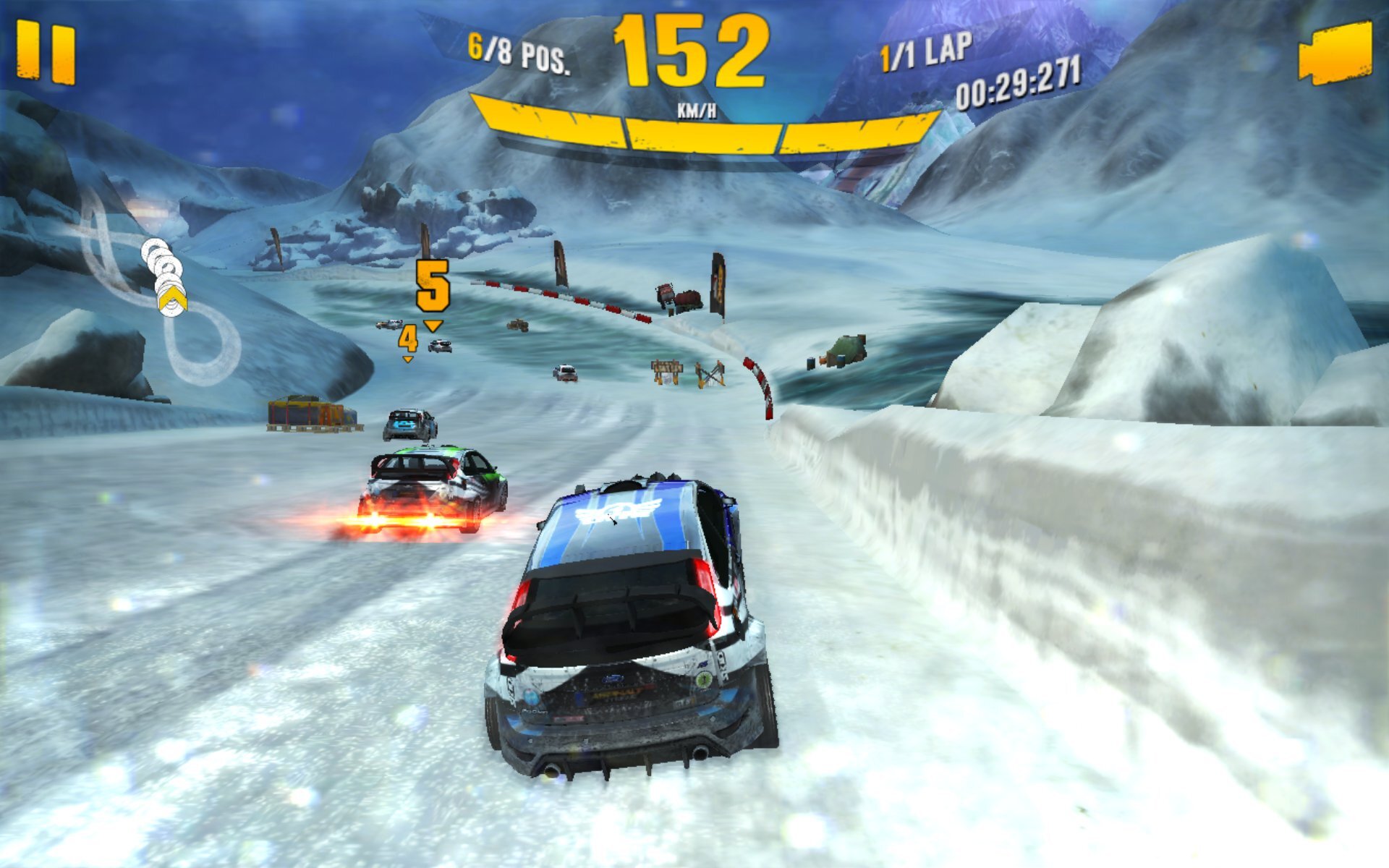Expand the chevron on the minimap arrow
This screenshot has height=868, width=1389.
(x=172, y=298)
